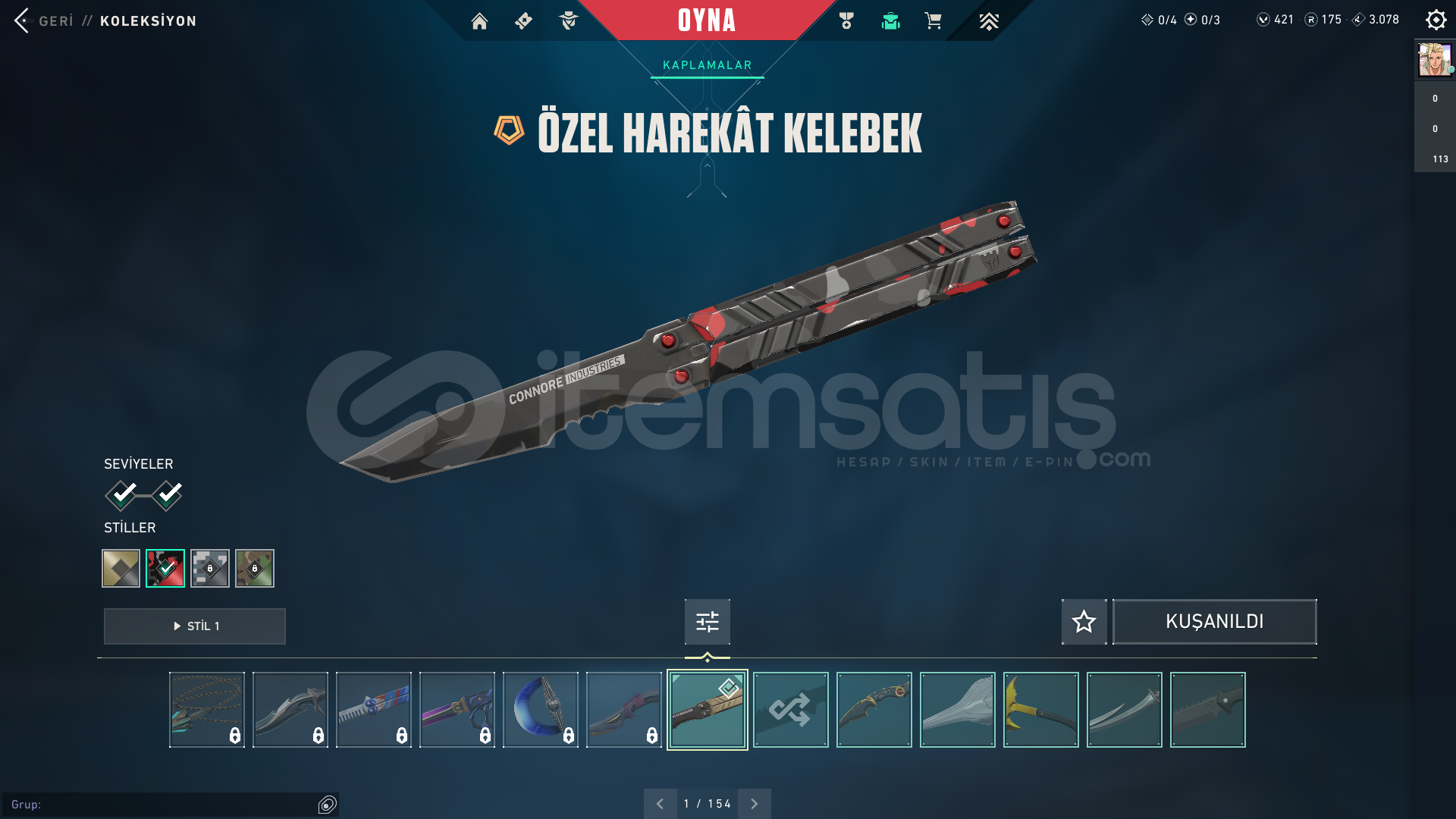Click the KAPLAMALAR label

point(706,64)
